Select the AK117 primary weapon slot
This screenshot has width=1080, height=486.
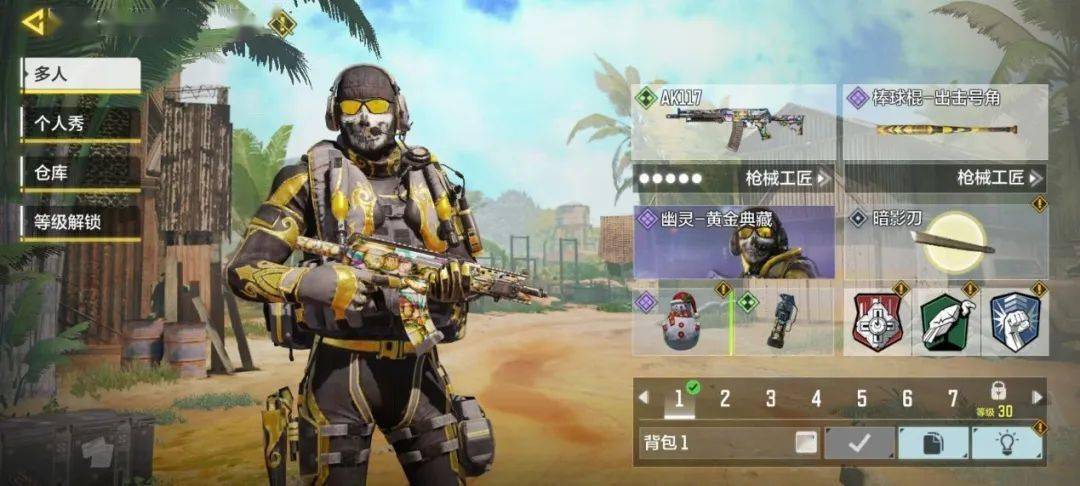(733, 123)
